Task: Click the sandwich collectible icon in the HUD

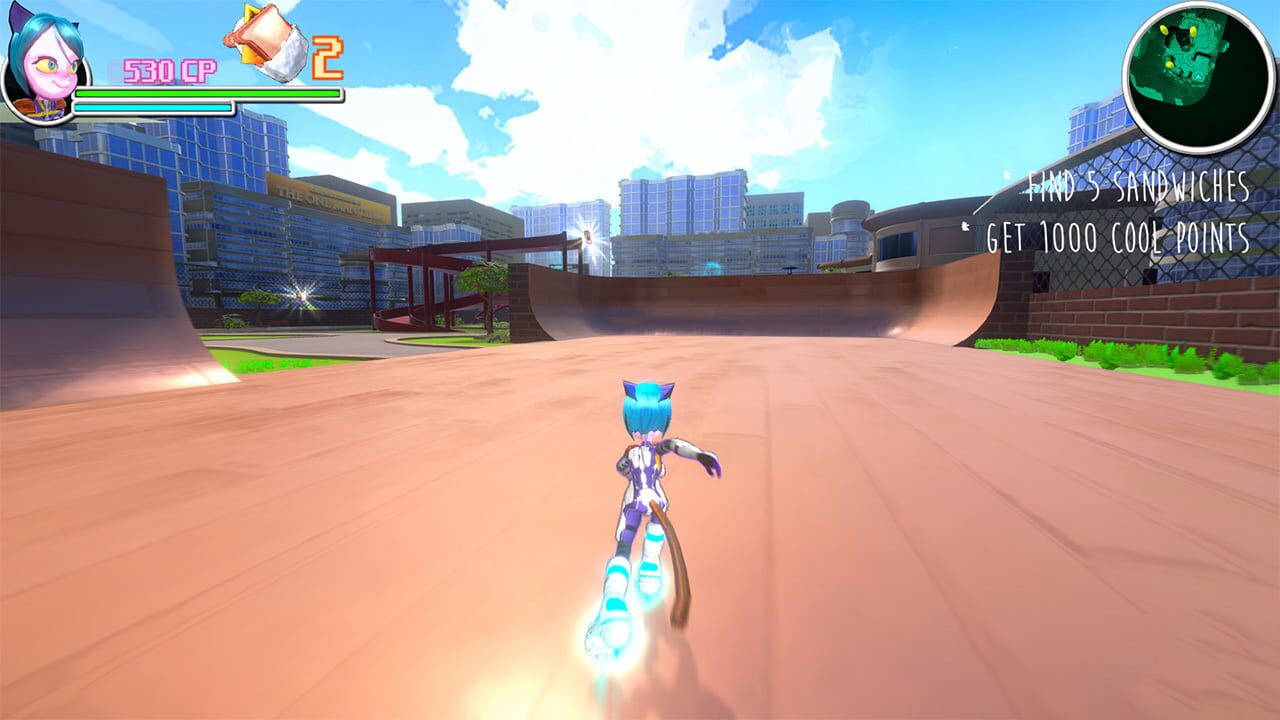Action: (x=264, y=42)
